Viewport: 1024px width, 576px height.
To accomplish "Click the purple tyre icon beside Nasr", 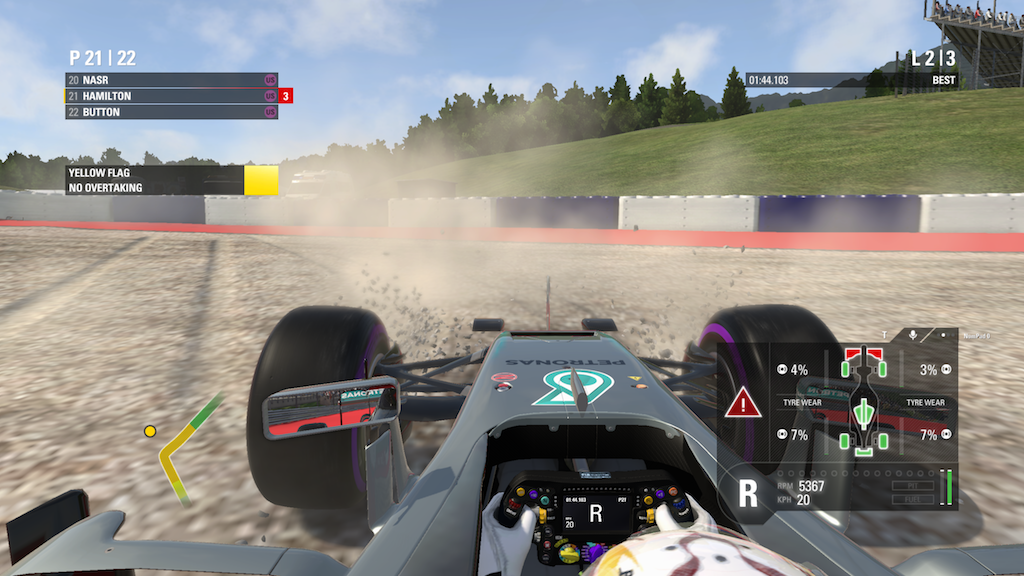I will click(x=270, y=79).
